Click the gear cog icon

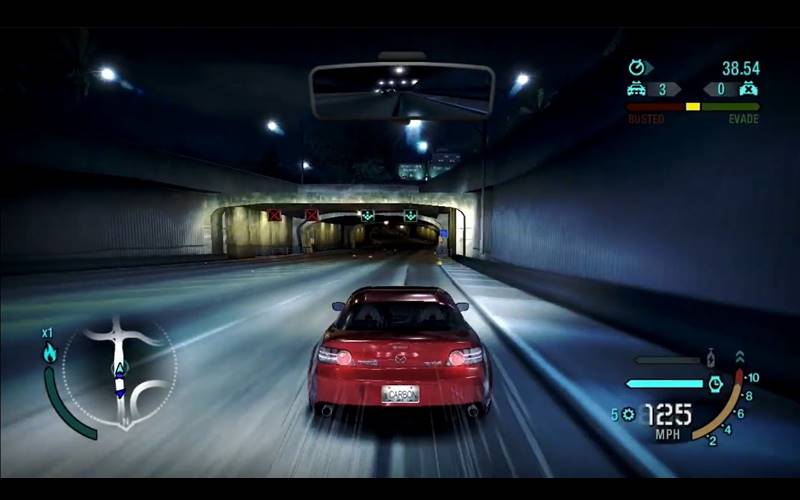pyautogui.click(x=628, y=414)
